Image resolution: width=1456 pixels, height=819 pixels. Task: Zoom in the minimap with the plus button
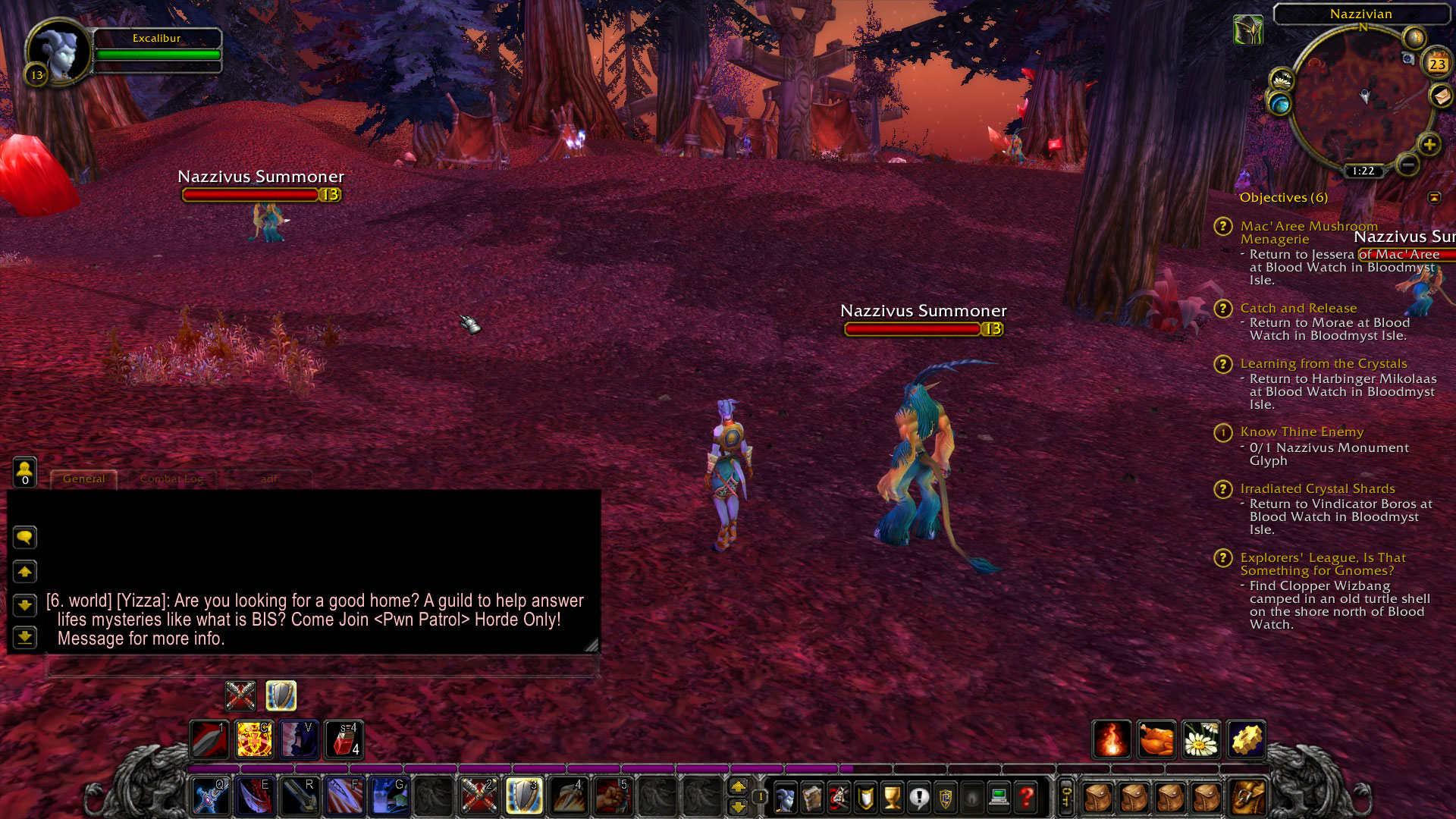coord(1429,145)
